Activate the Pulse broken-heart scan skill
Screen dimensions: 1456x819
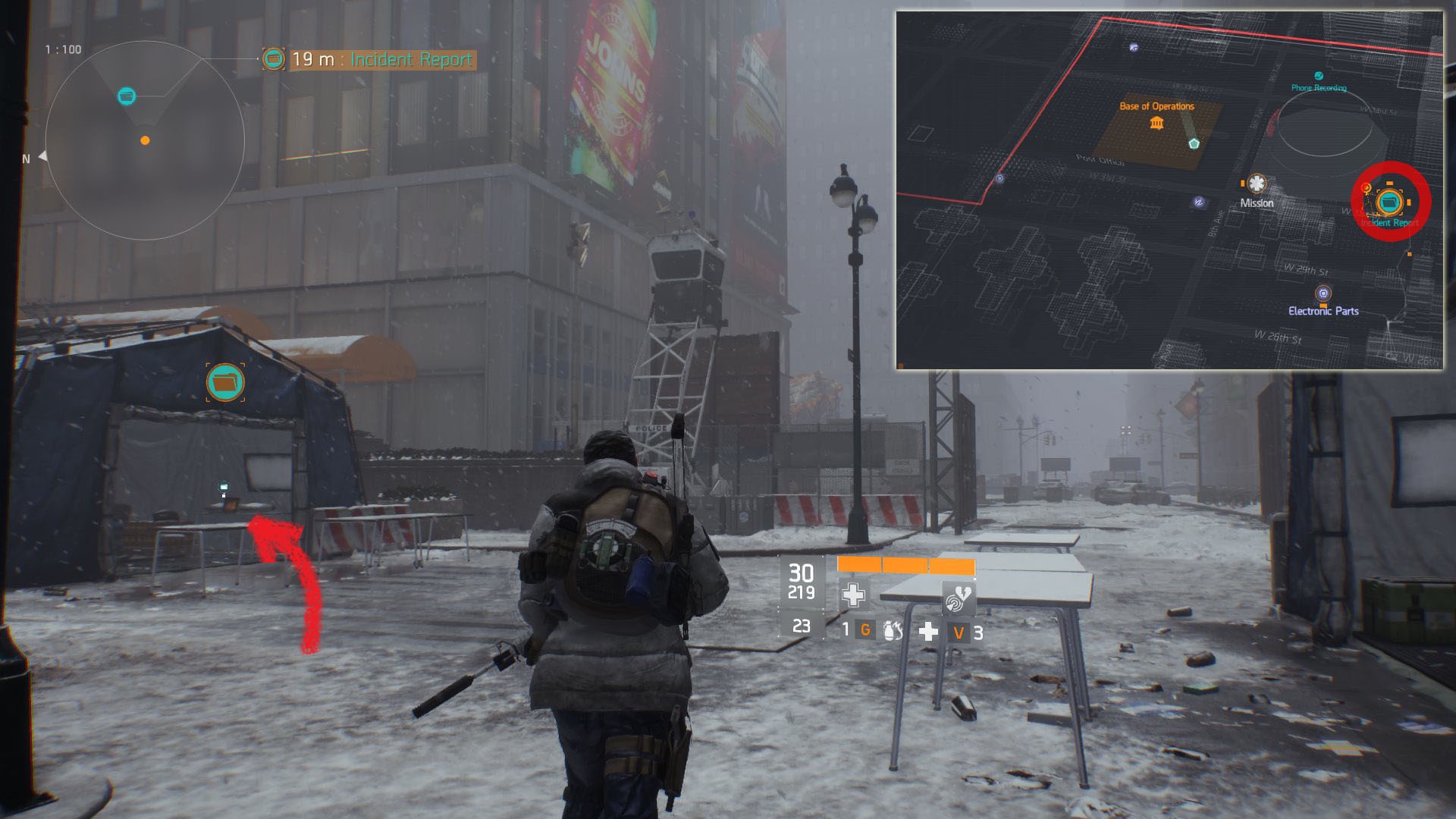pos(958,598)
